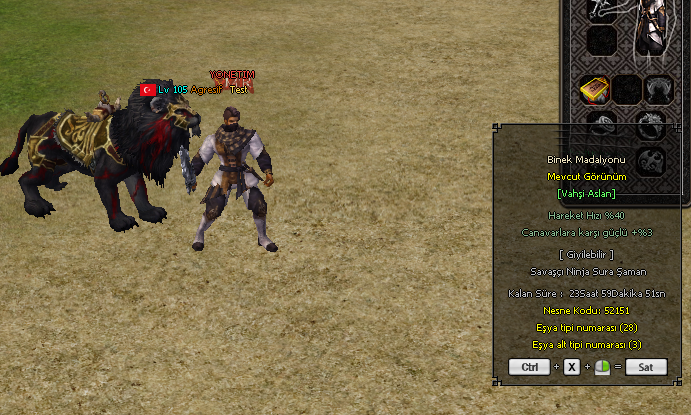Select the golden Binek Madalyonu mount slot
The width and height of the screenshot is (691, 415).
(596, 91)
